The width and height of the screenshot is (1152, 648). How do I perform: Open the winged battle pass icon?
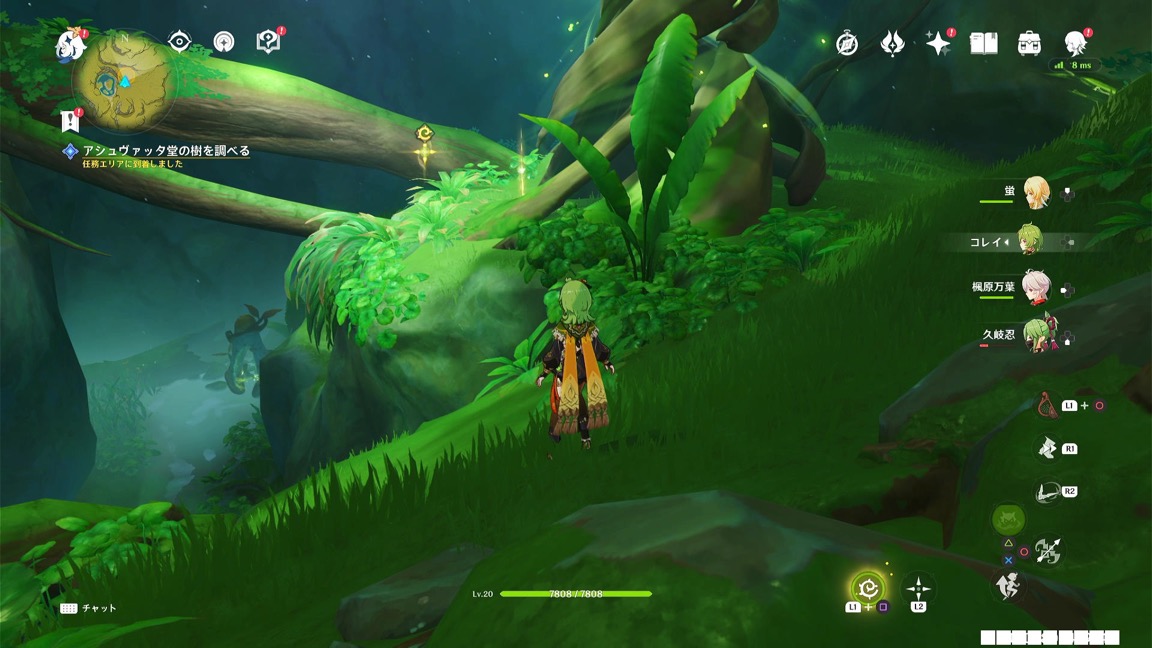click(892, 44)
